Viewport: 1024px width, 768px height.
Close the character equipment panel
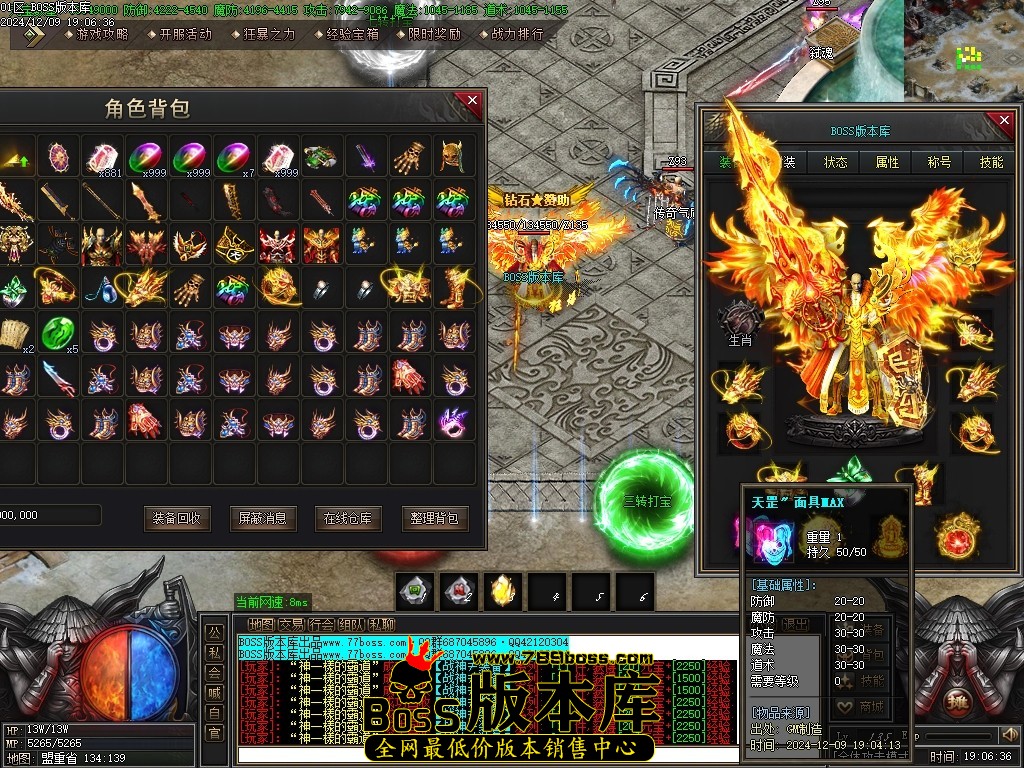1000,121
